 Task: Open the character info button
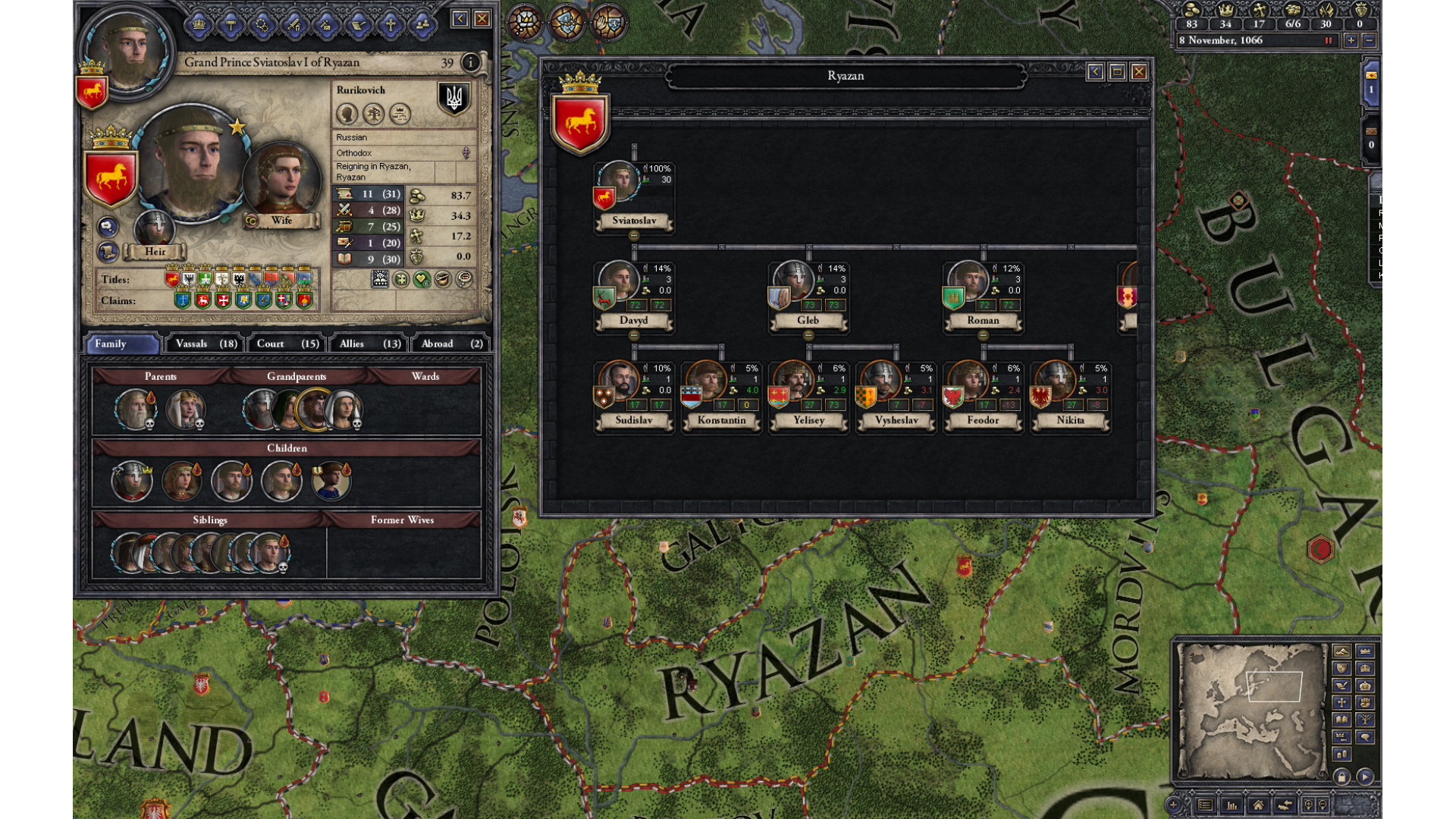pyautogui.click(x=470, y=62)
